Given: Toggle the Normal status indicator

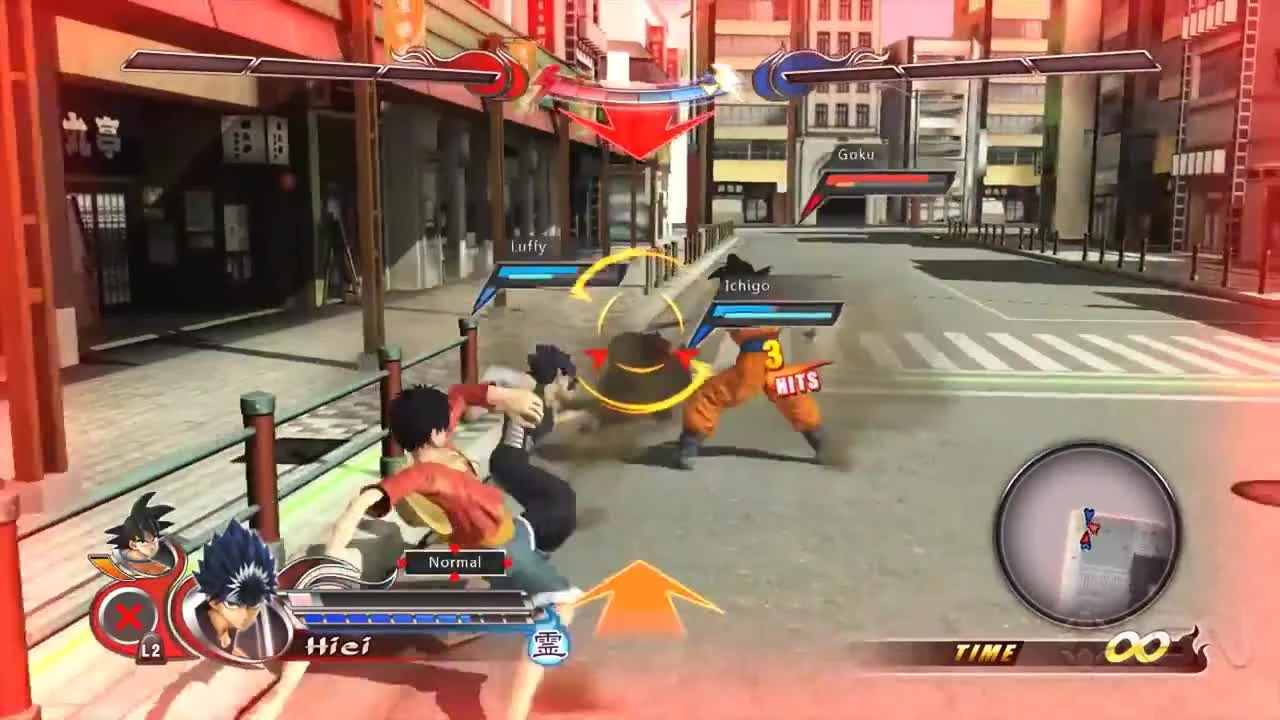Looking at the screenshot, I should click(455, 562).
